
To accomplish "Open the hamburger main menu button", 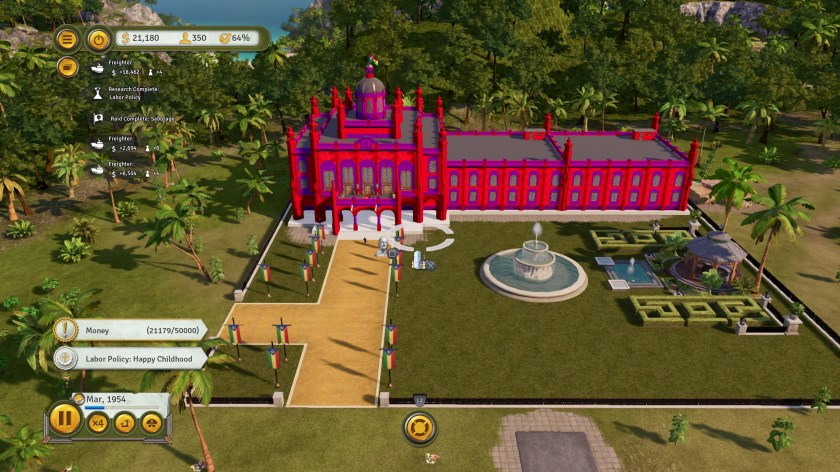I will pyautogui.click(x=67, y=39).
